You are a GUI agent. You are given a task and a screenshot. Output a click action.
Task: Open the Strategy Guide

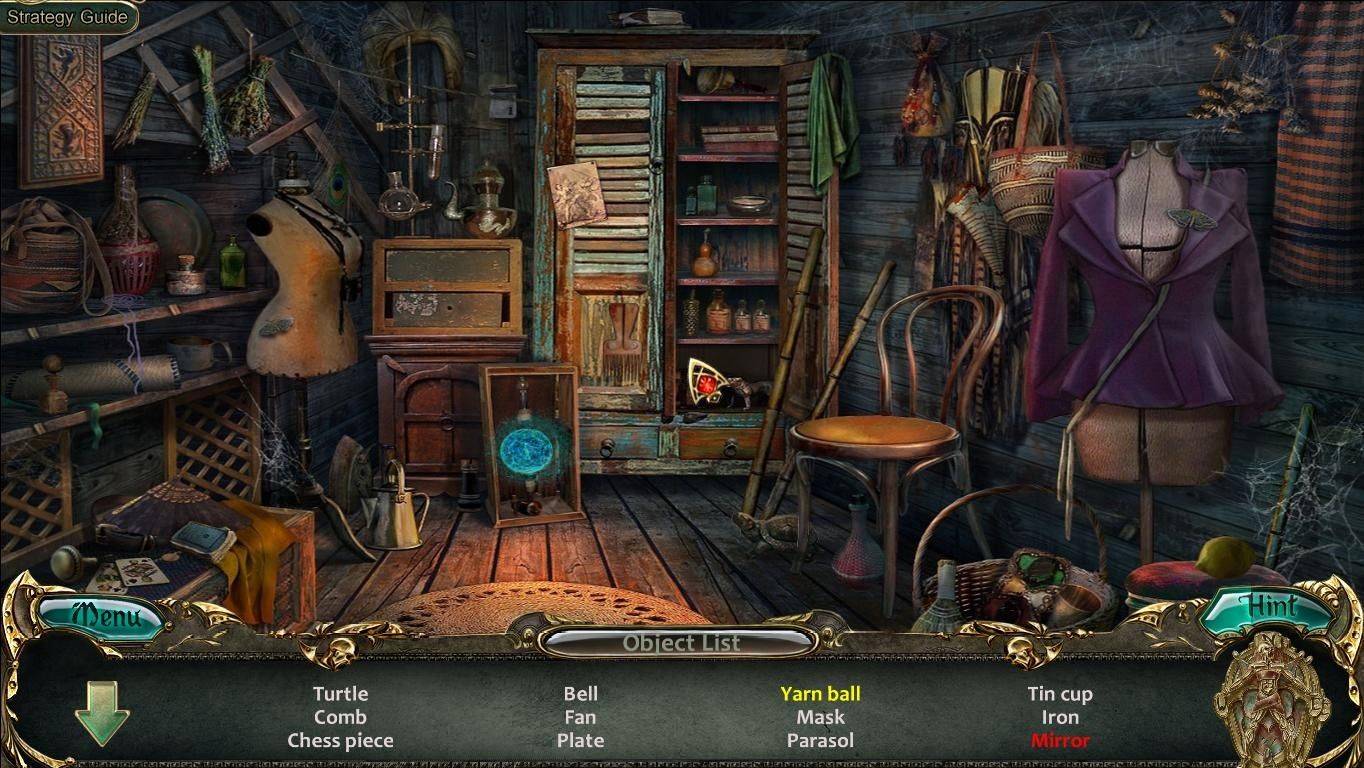point(67,17)
